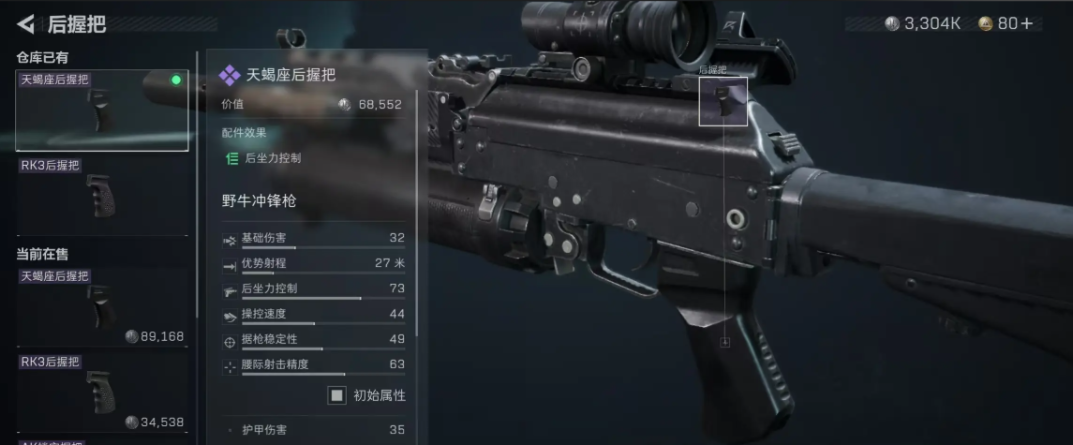1073x445 pixels.
Task: Select the 后握把 attachment slot on the gun
Action: tap(722, 101)
